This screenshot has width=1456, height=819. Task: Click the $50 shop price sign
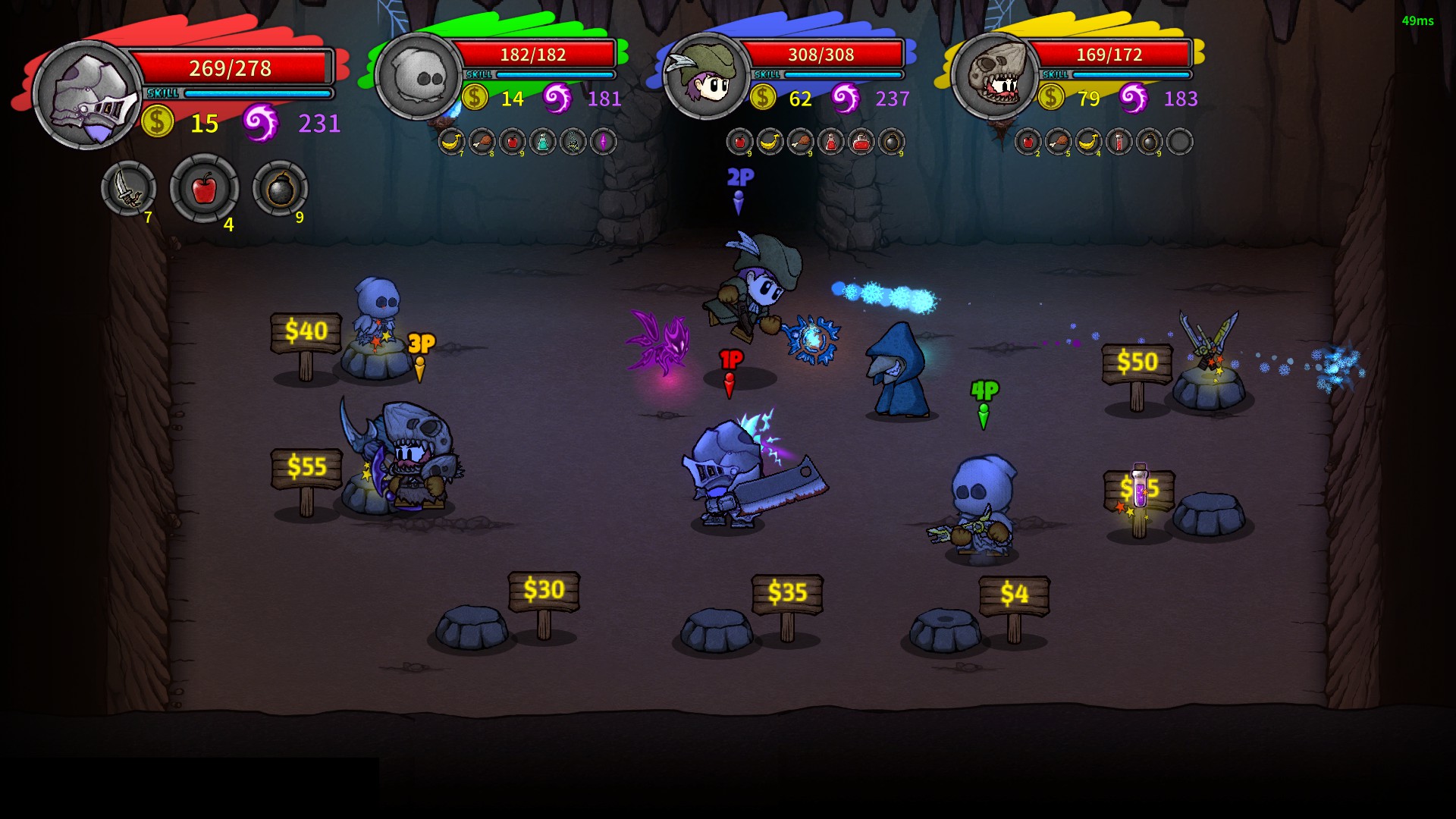coord(1137,364)
